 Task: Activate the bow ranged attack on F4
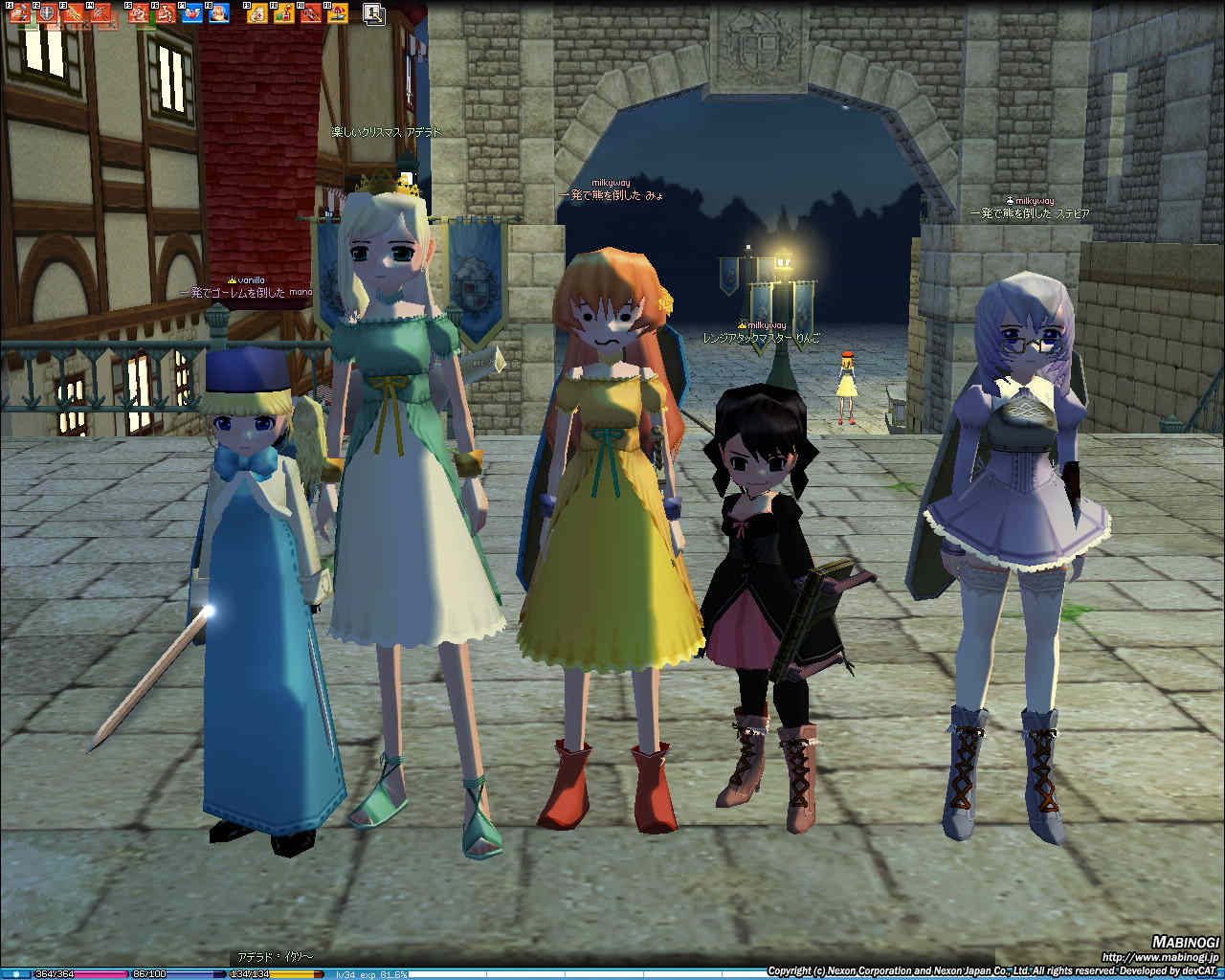click(x=100, y=13)
